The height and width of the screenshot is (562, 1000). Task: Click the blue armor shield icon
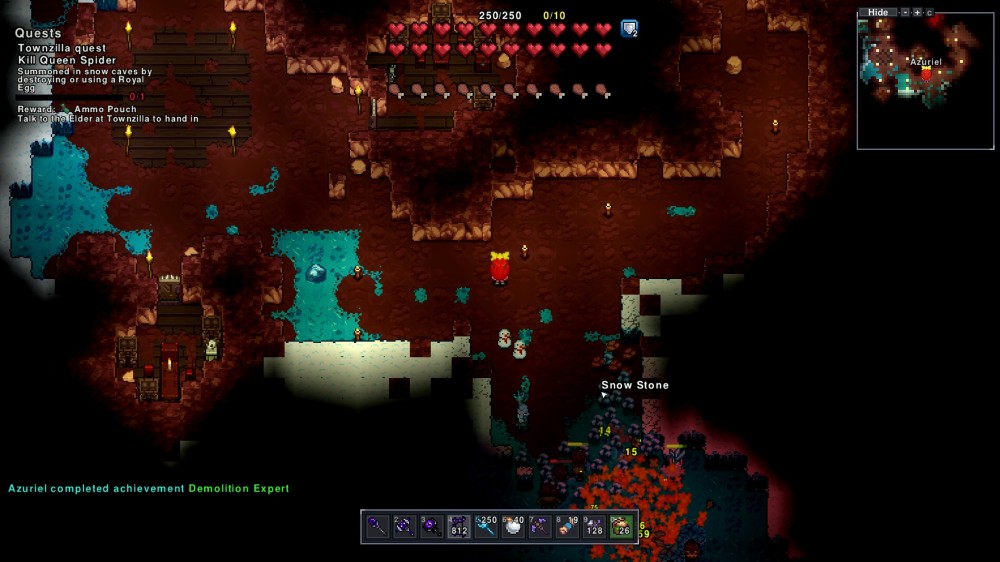pos(628,28)
